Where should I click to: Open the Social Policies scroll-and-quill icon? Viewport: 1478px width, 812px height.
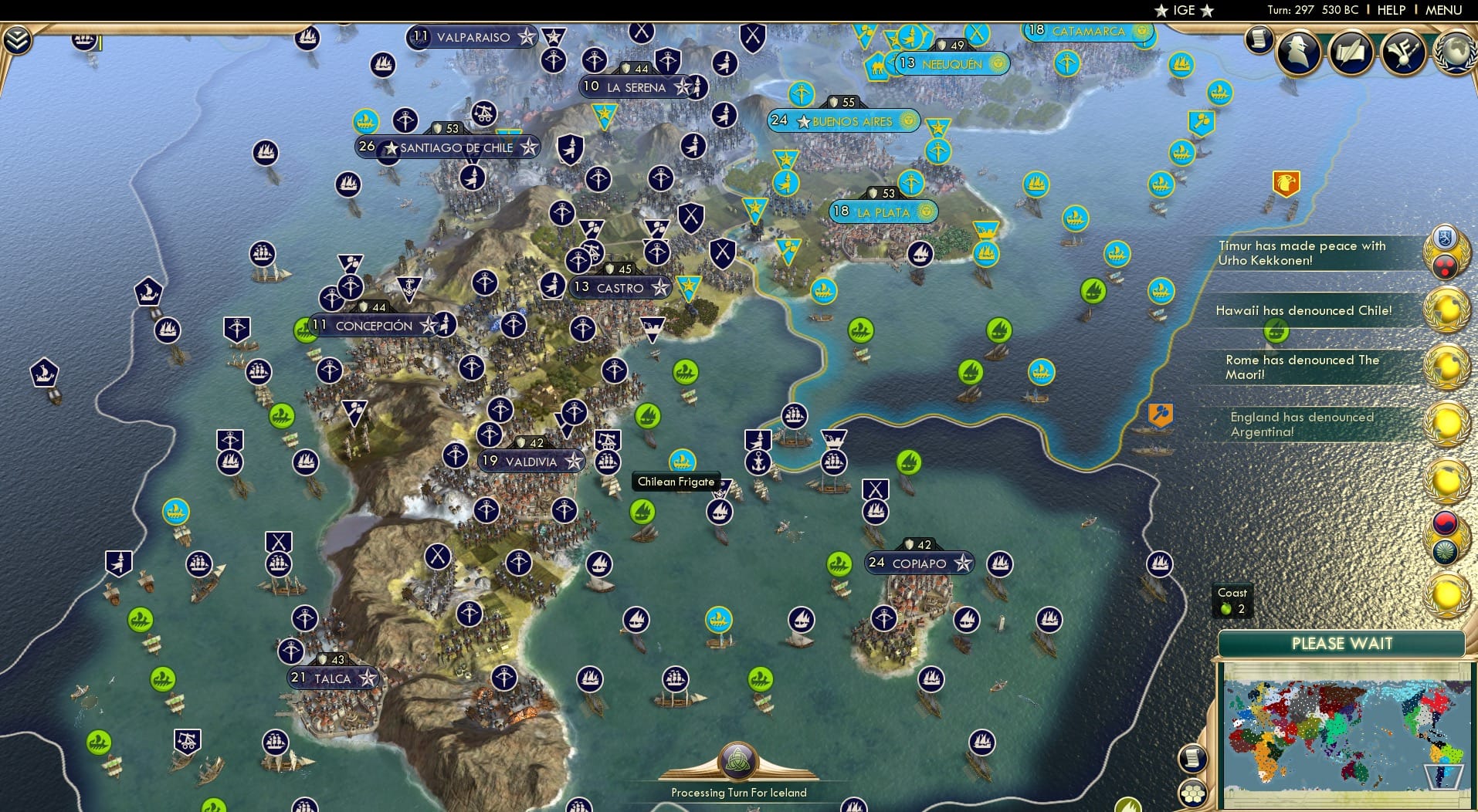(1351, 51)
